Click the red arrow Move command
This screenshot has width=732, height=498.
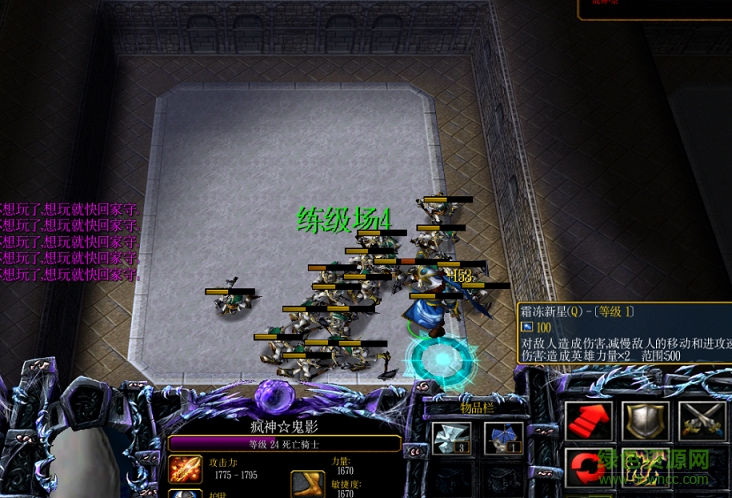pos(589,421)
